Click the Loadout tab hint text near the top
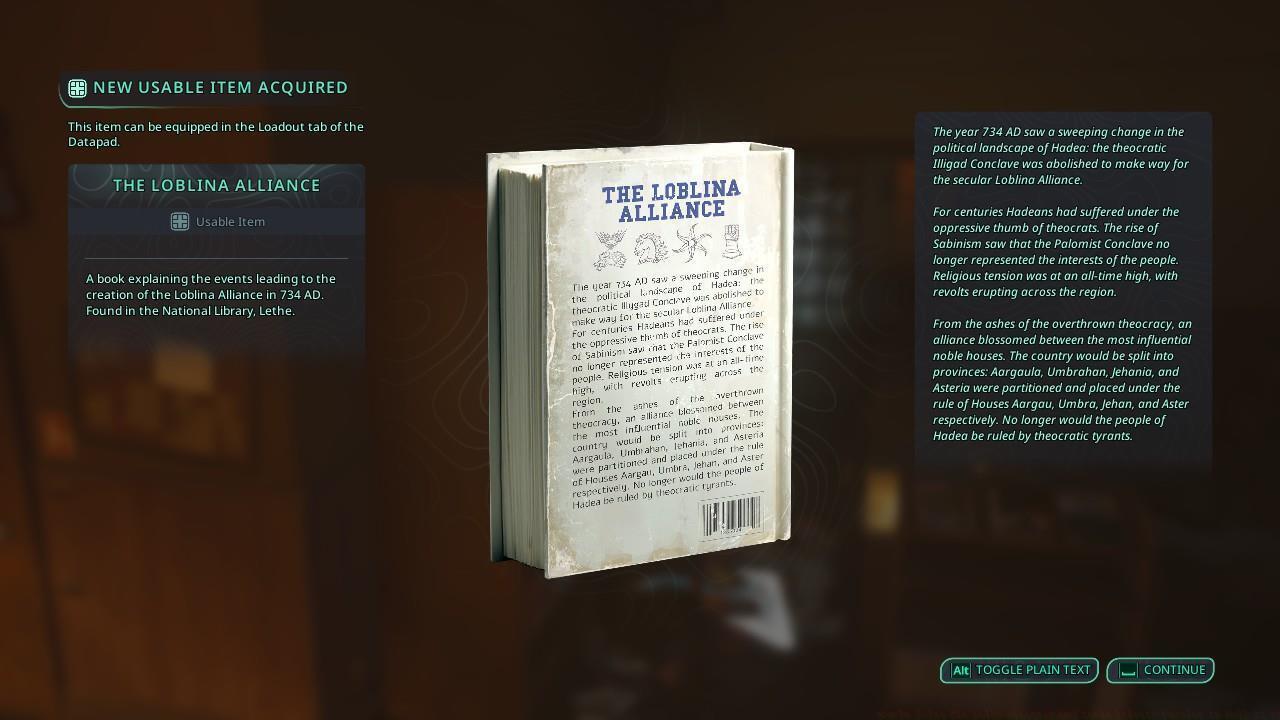This screenshot has height=720, width=1280. pos(216,133)
